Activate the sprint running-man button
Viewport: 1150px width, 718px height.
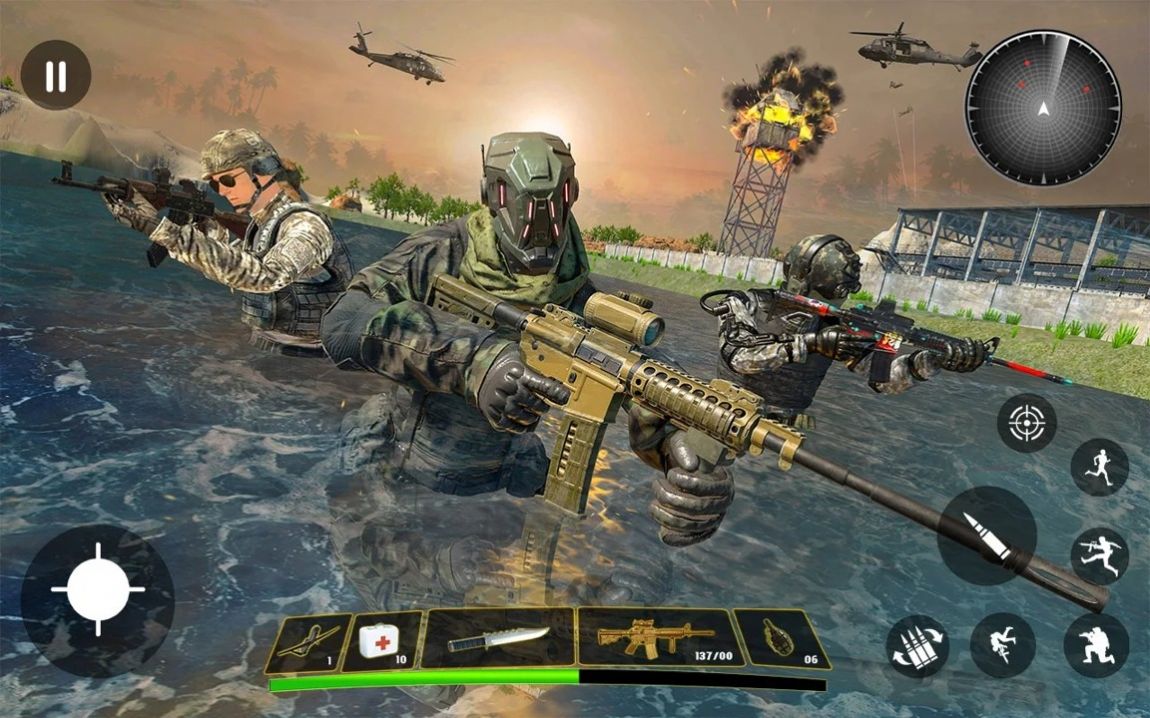pos(1100,467)
